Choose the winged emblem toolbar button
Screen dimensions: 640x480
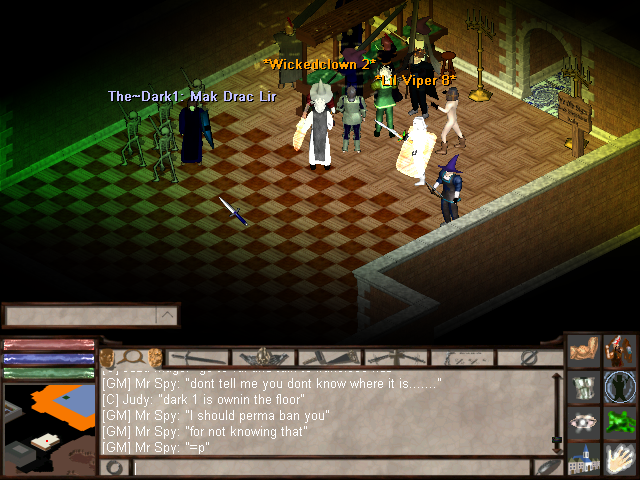tap(263, 357)
